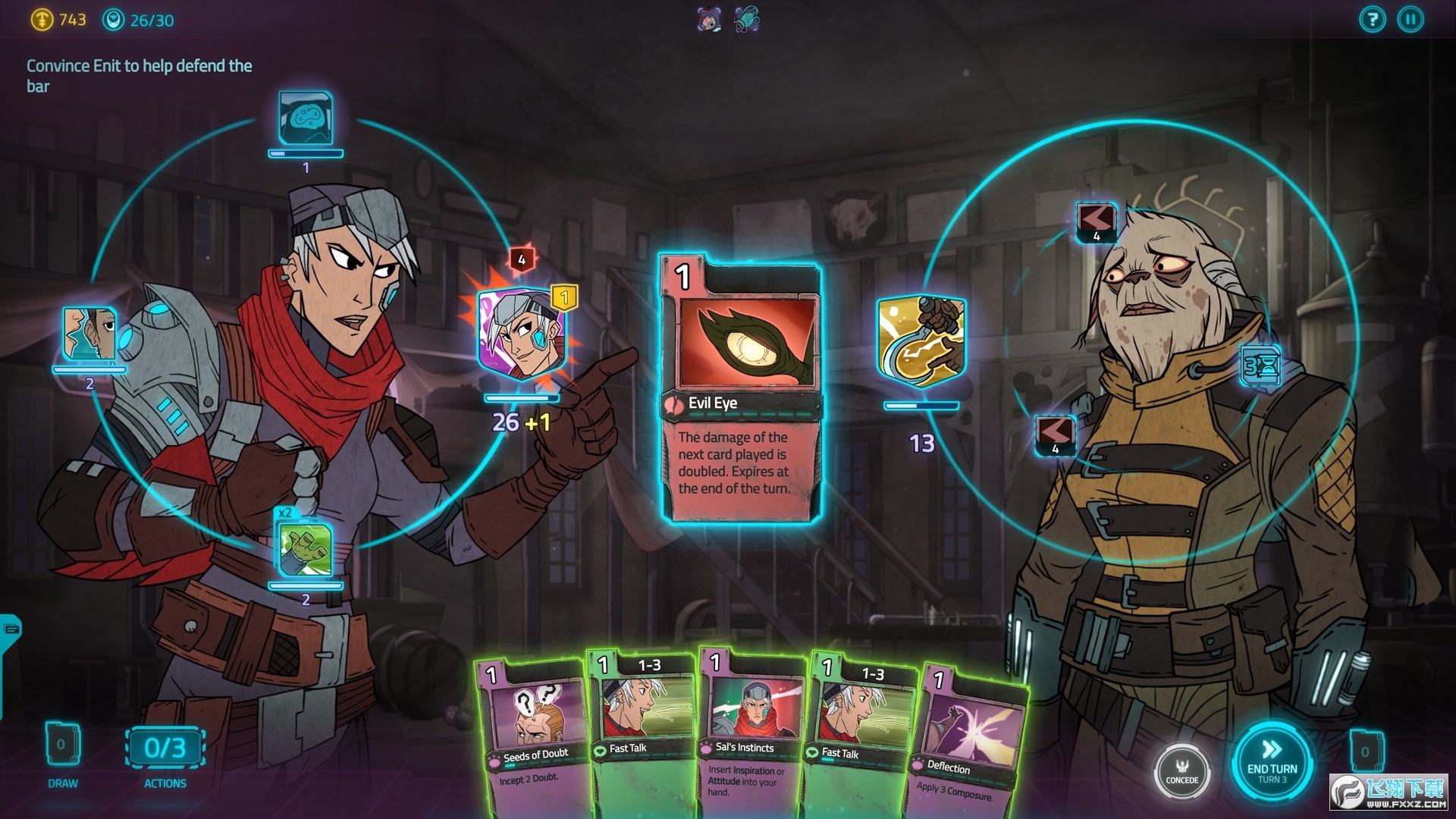This screenshot has height=819, width=1456.
Task: Pause the game
Action: click(1410, 20)
